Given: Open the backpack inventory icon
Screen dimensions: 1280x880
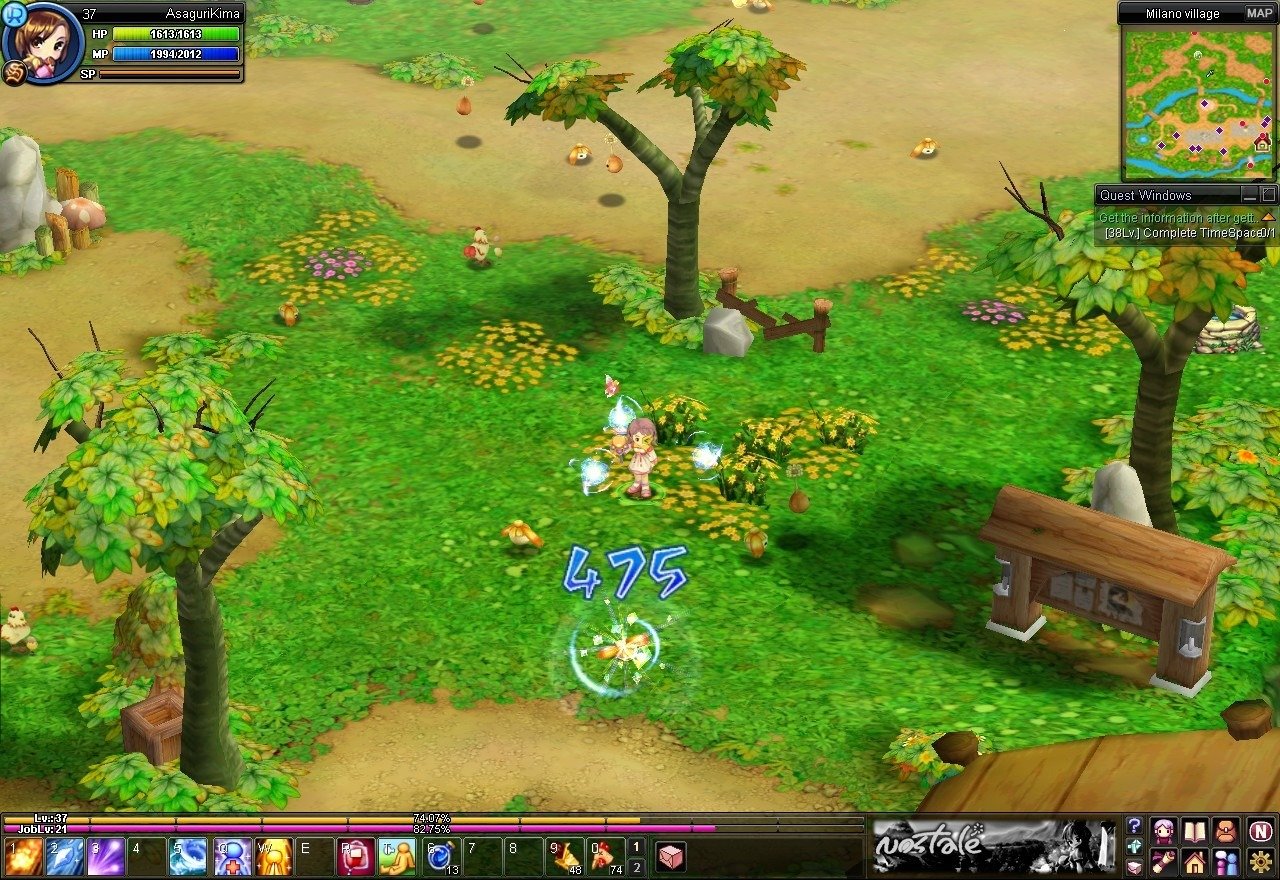Looking at the screenshot, I should 1226,830.
